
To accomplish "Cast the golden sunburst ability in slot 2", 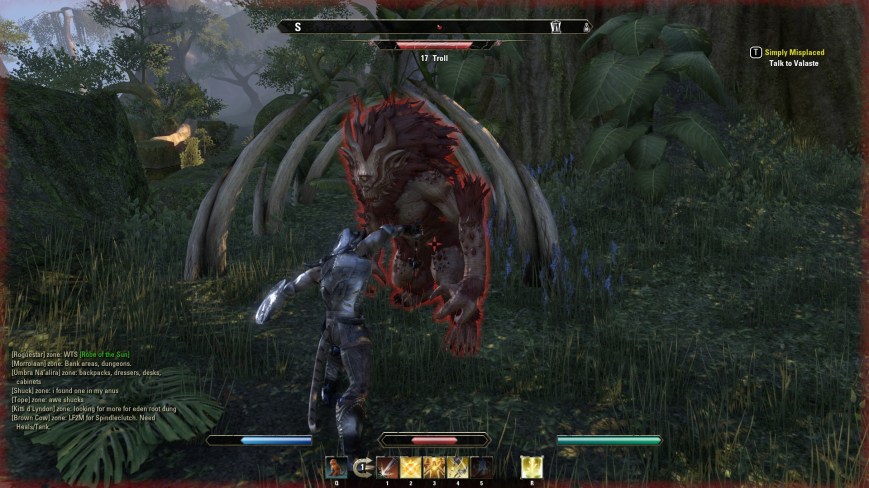I will tap(411, 467).
